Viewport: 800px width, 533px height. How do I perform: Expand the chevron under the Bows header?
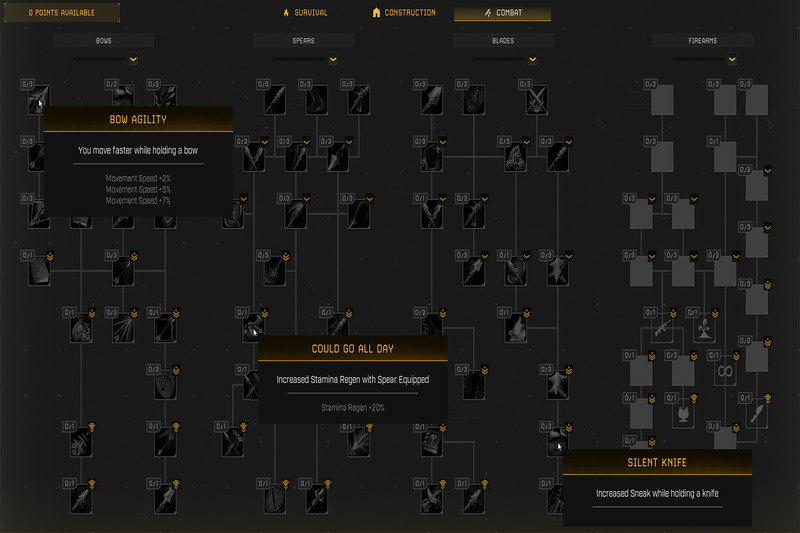[132, 59]
